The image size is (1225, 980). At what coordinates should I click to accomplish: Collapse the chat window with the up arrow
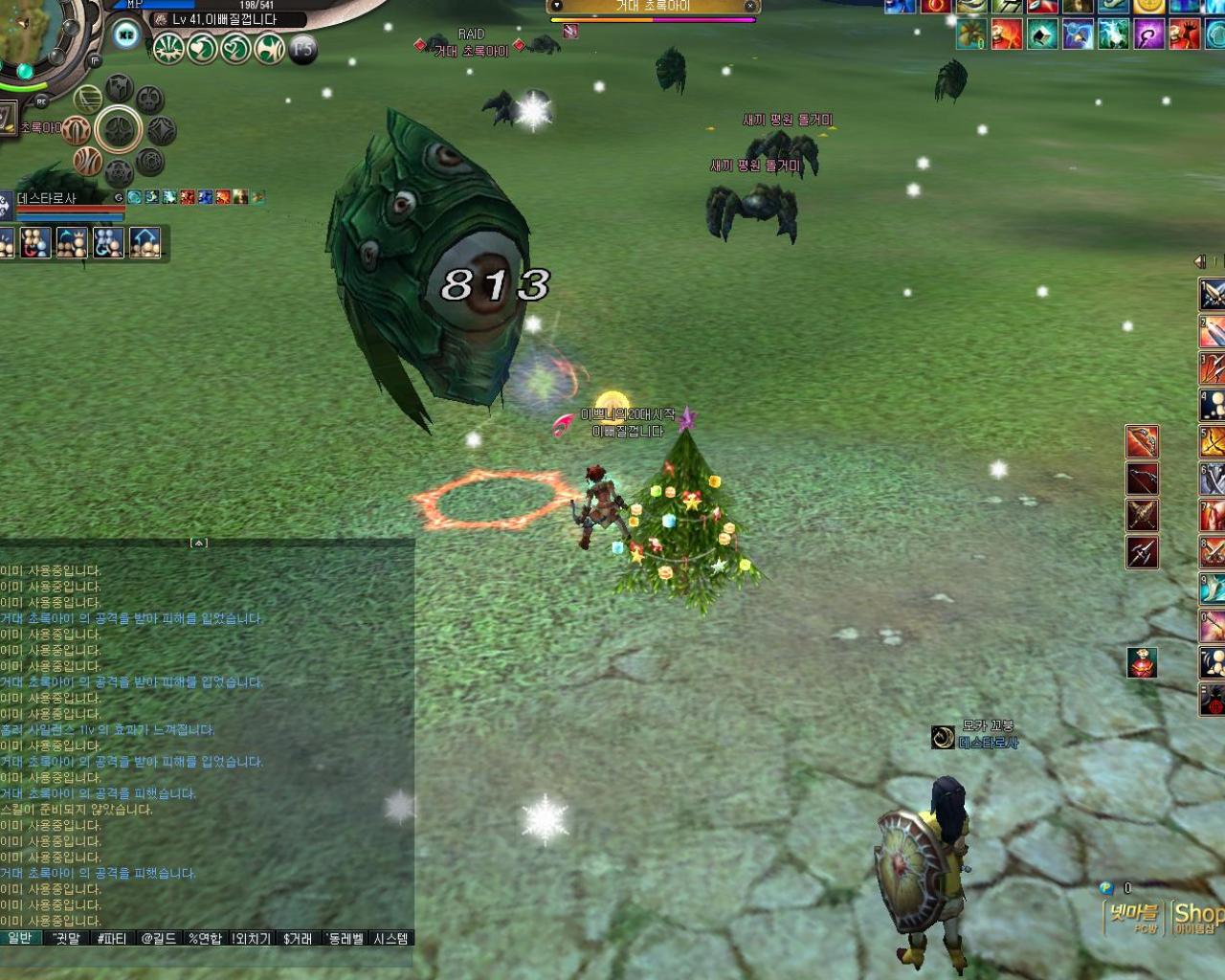click(198, 543)
